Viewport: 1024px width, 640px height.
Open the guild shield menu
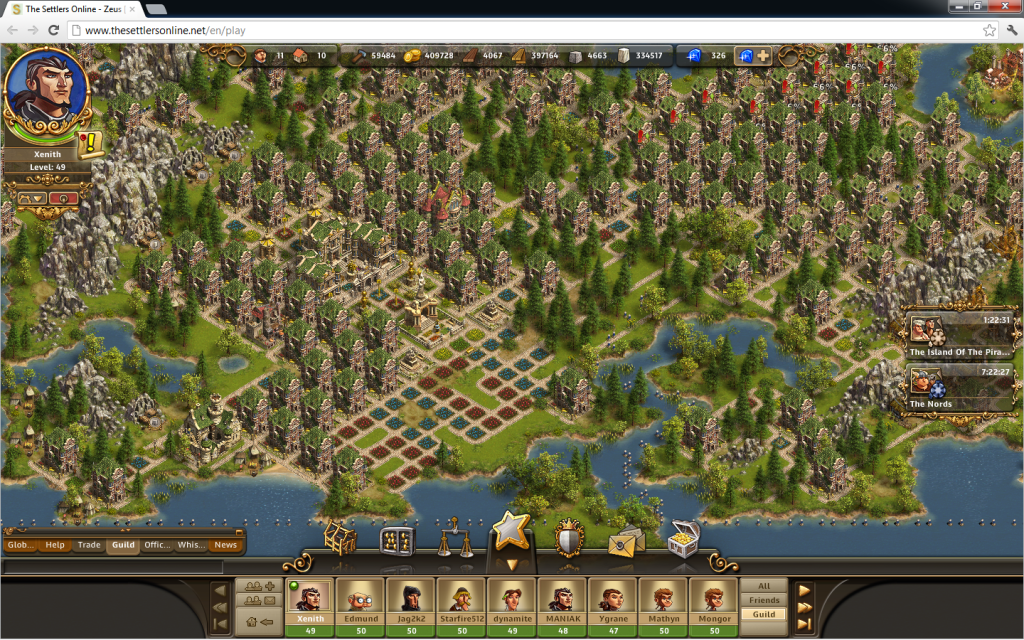pyautogui.click(x=568, y=539)
